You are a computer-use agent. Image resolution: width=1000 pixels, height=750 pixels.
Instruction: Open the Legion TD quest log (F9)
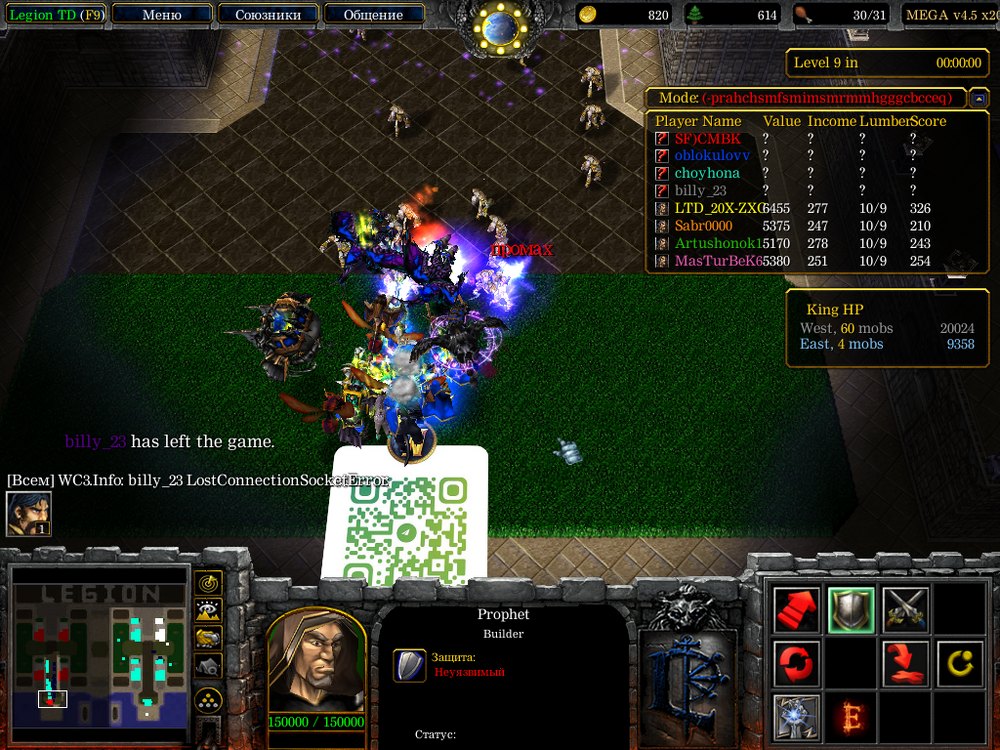53,15
